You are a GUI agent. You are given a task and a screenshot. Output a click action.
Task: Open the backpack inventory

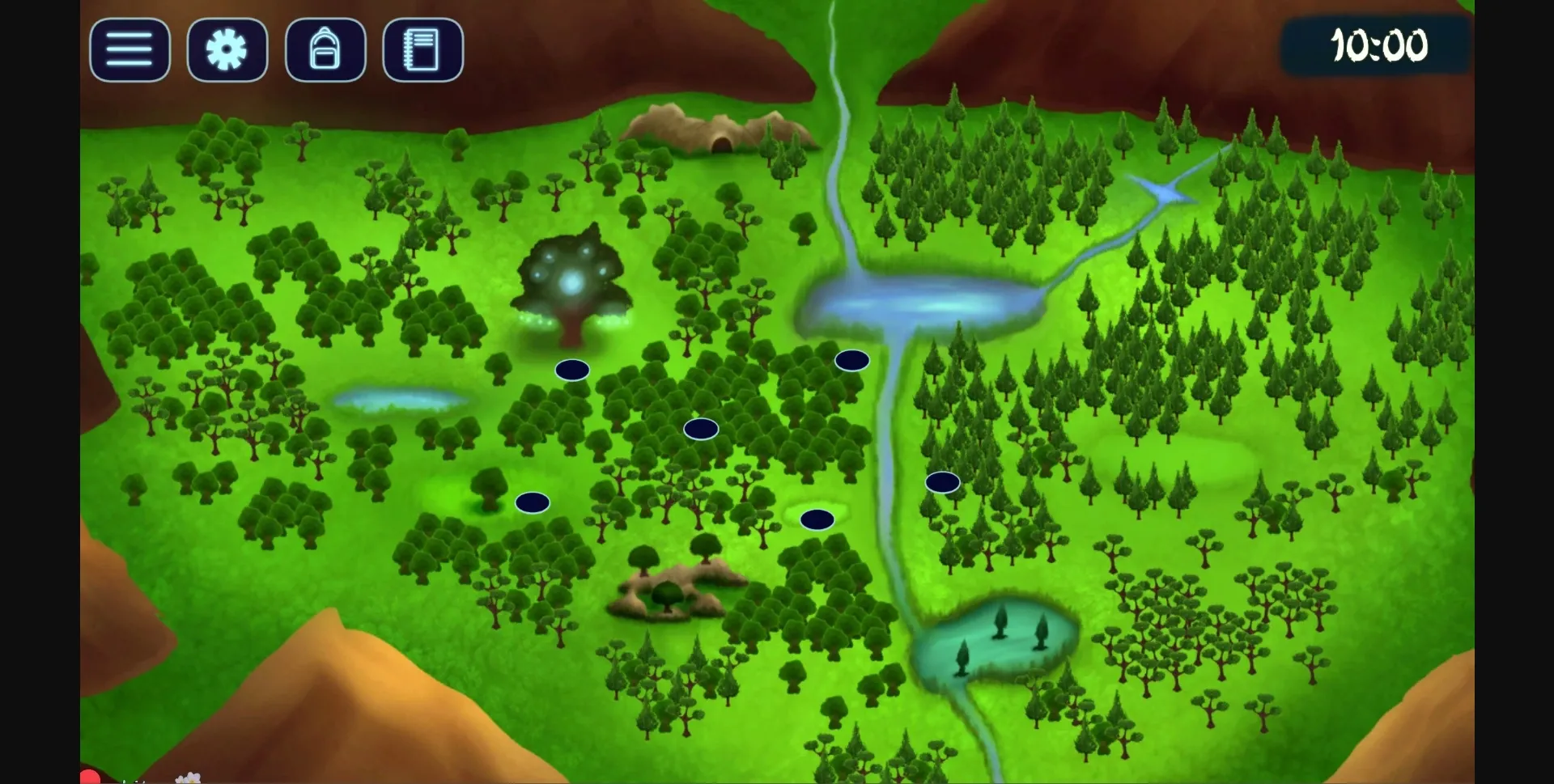(x=325, y=50)
